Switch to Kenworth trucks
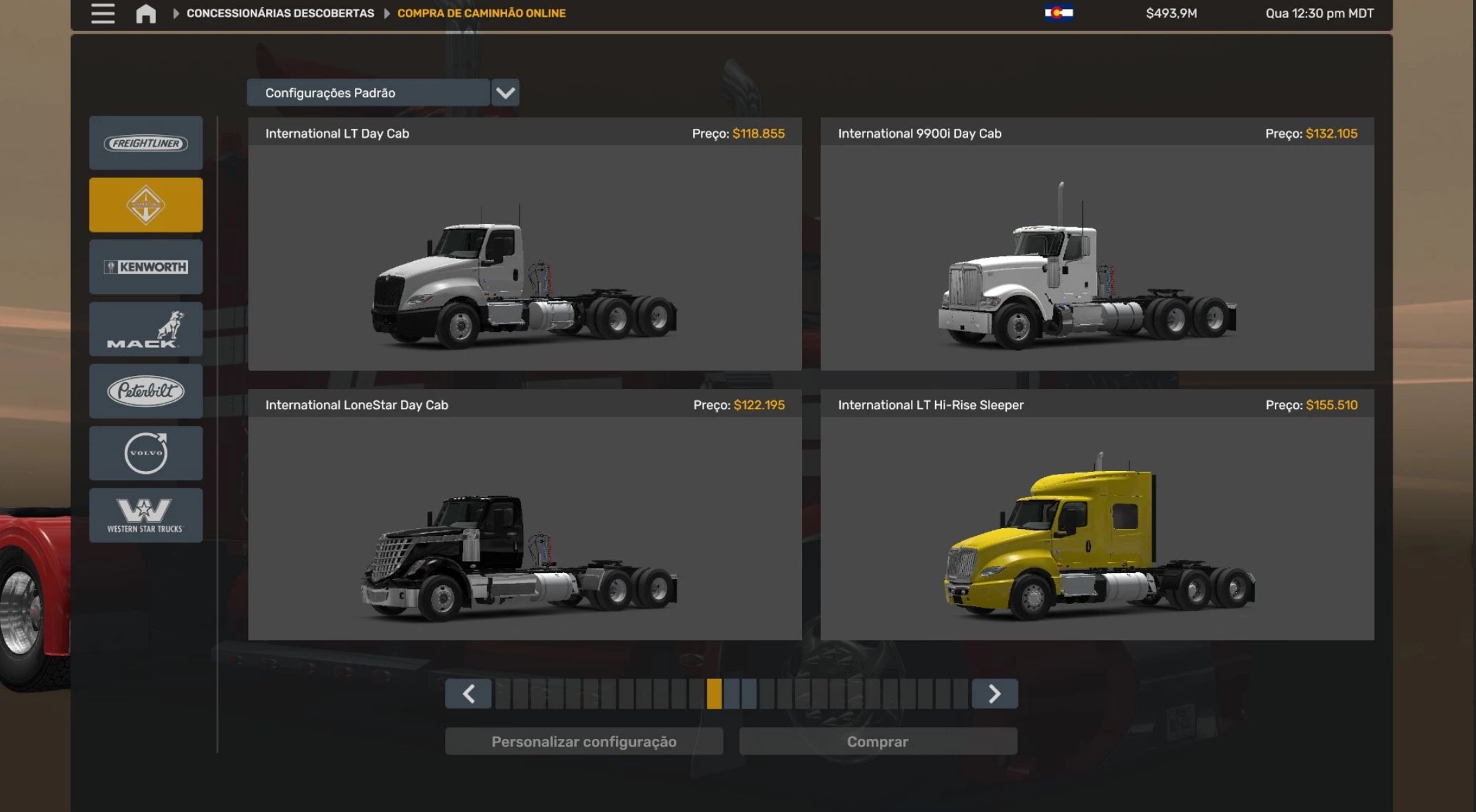 tap(145, 267)
